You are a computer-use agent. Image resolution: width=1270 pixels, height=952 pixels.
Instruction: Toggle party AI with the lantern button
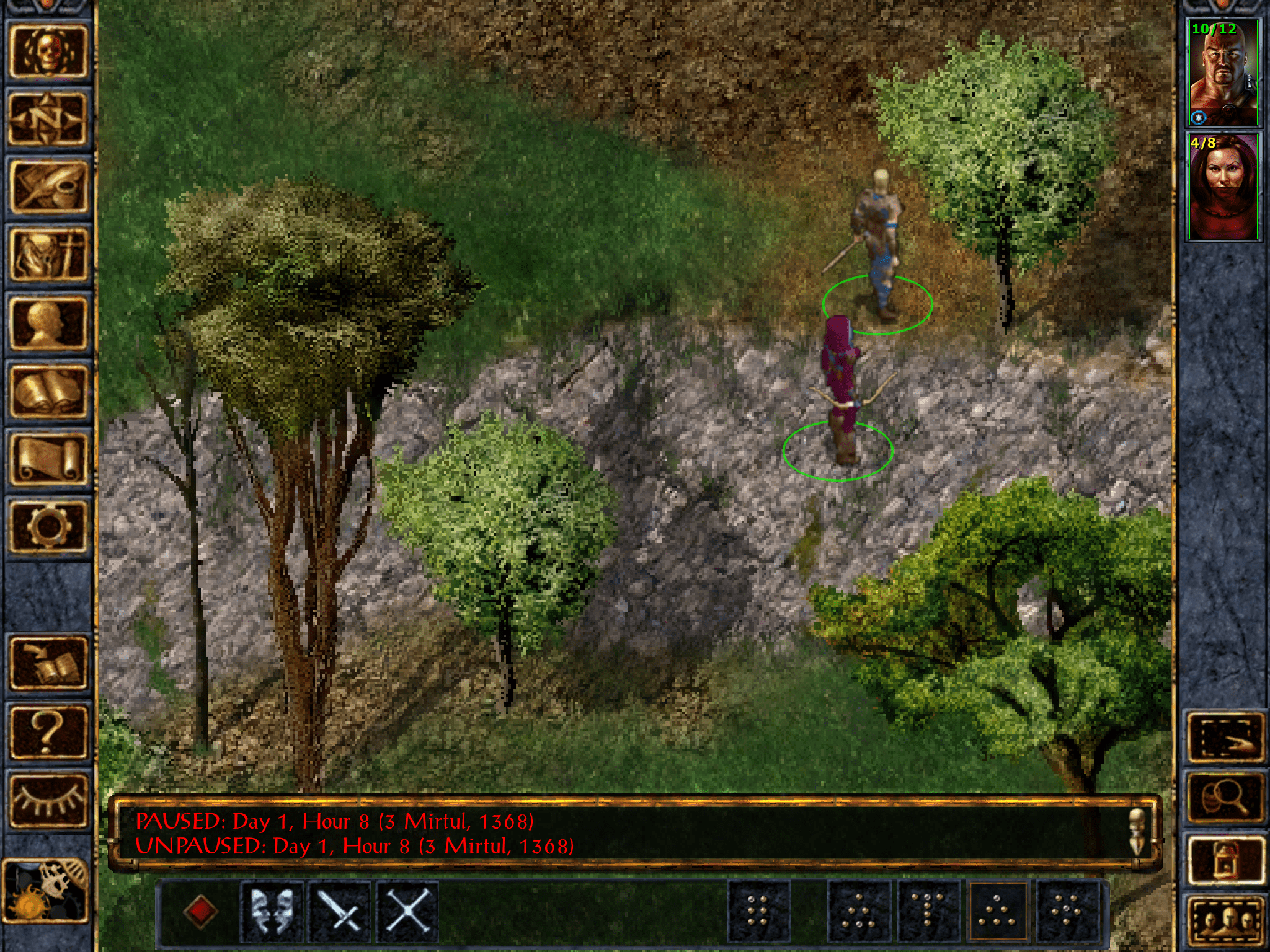pyautogui.click(x=1226, y=858)
